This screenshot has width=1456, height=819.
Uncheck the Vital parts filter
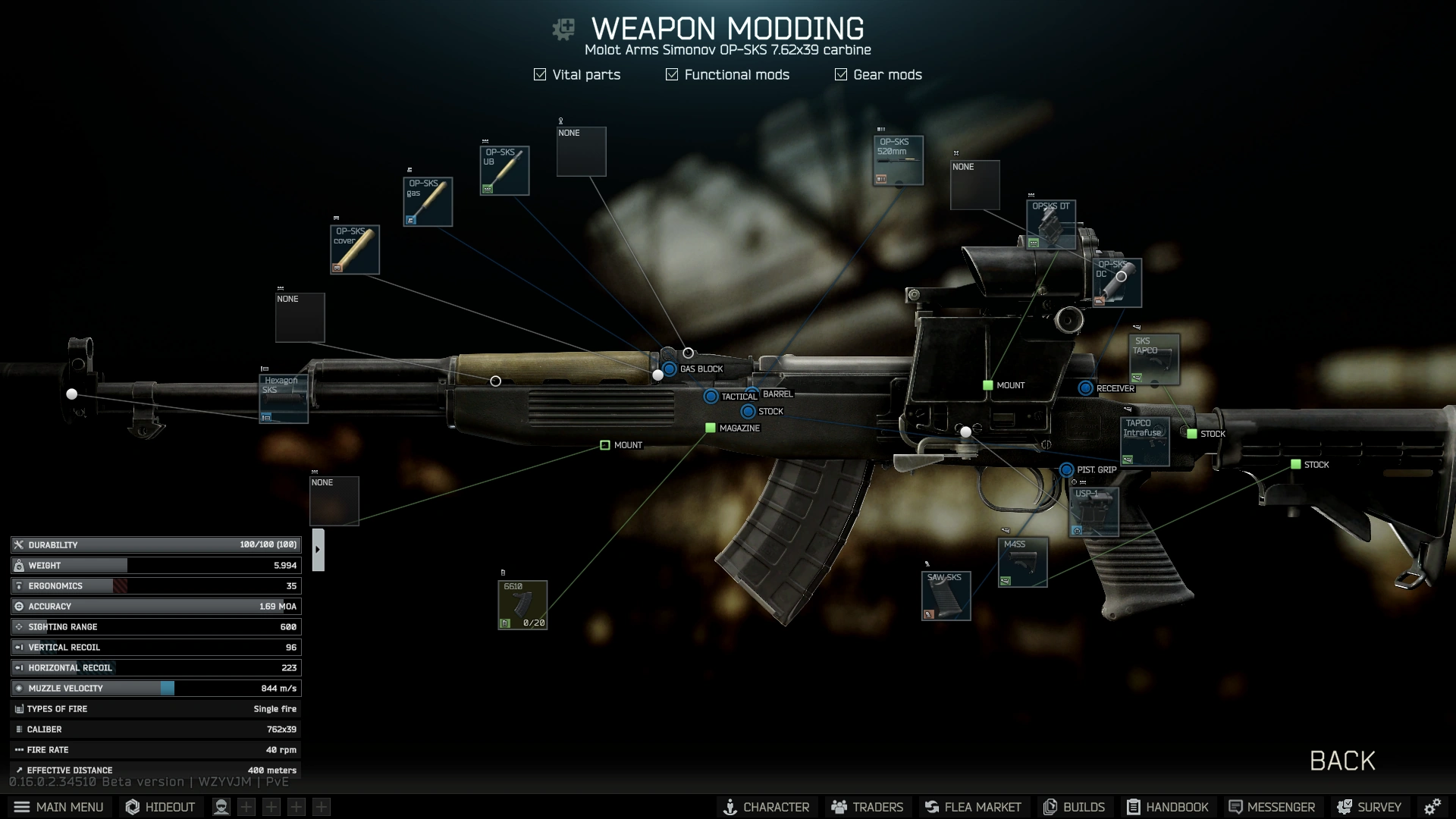[539, 74]
